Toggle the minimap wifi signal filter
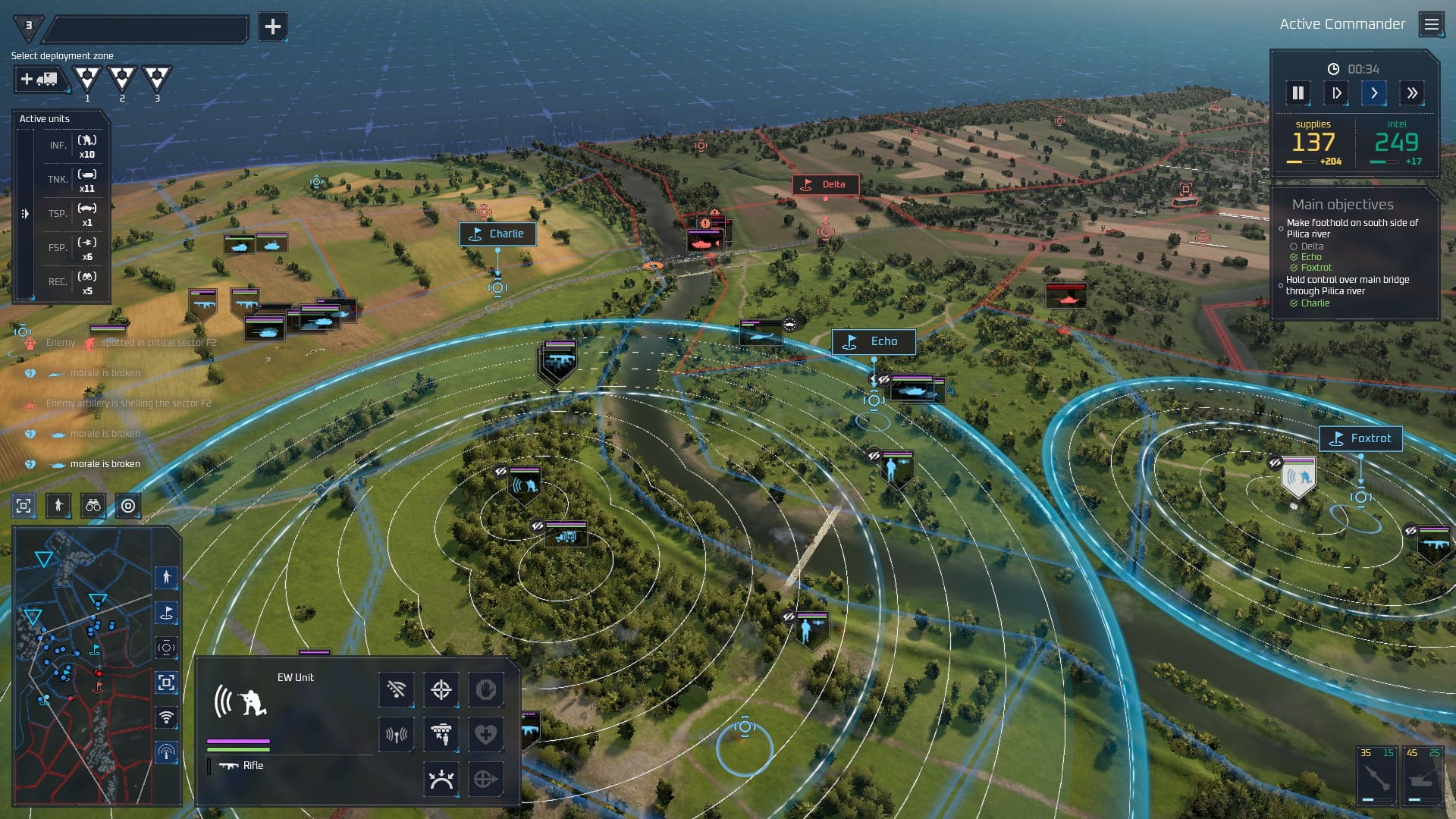 (166, 717)
